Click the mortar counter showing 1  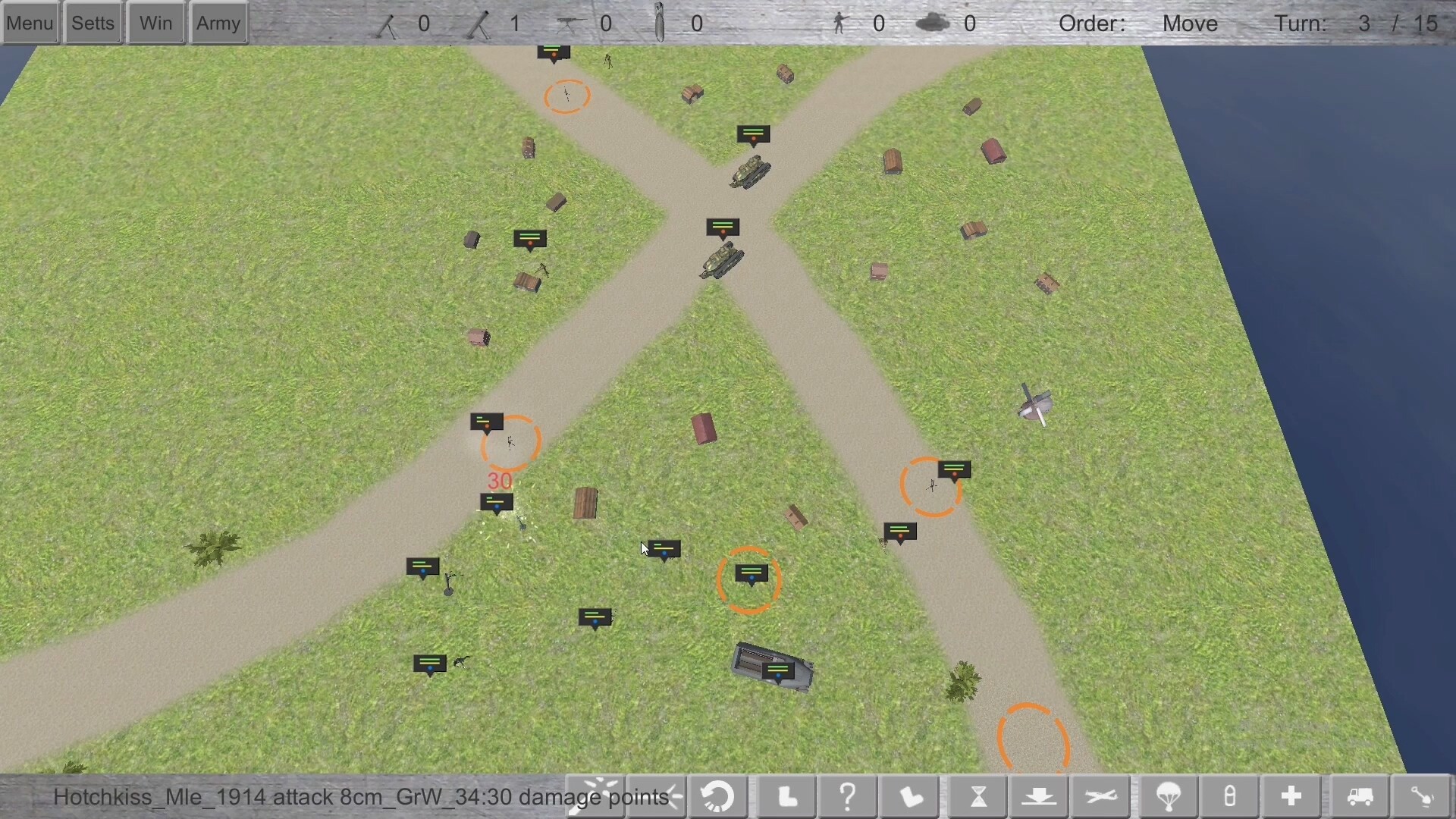click(515, 23)
